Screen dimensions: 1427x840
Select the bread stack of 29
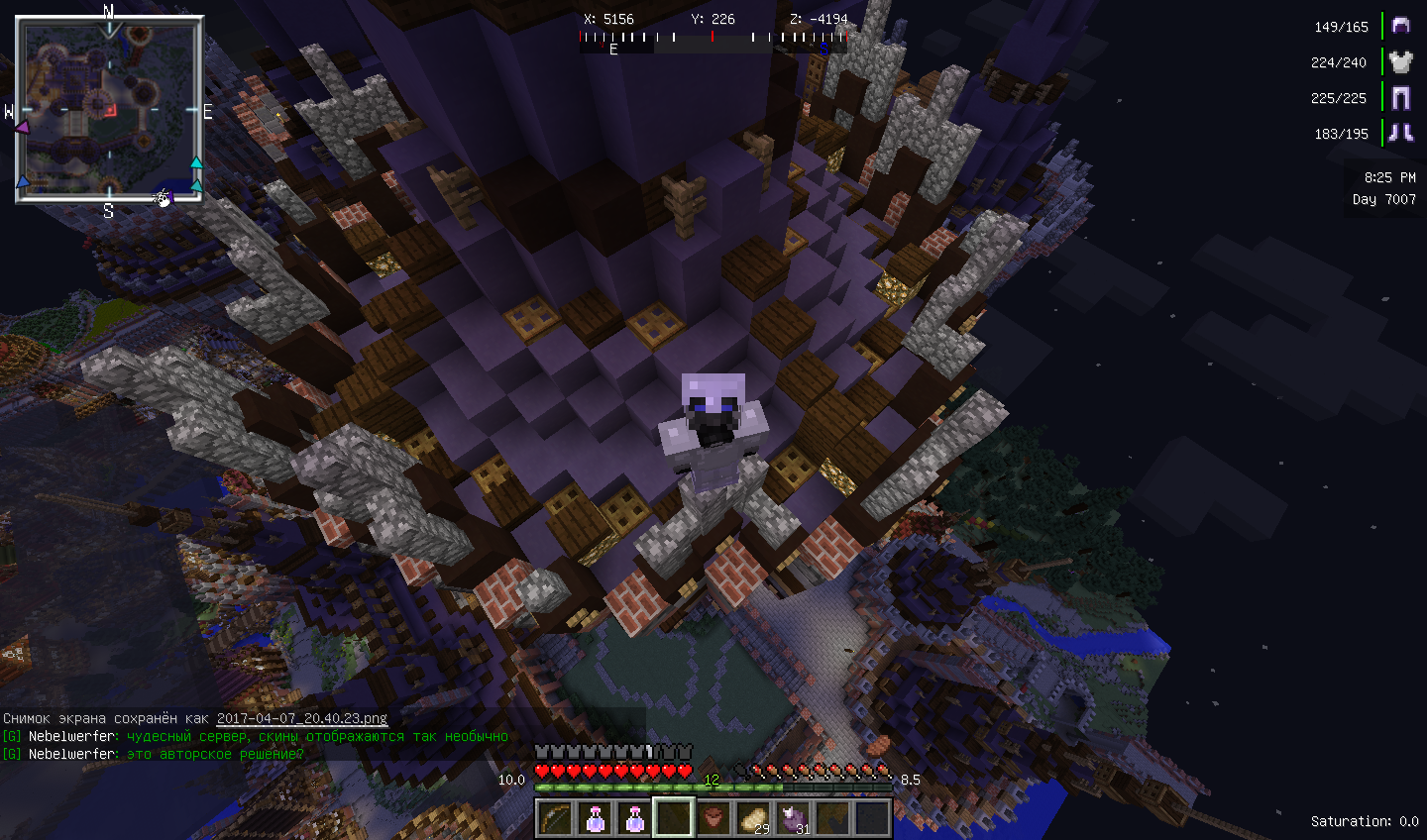pyautogui.click(x=753, y=818)
